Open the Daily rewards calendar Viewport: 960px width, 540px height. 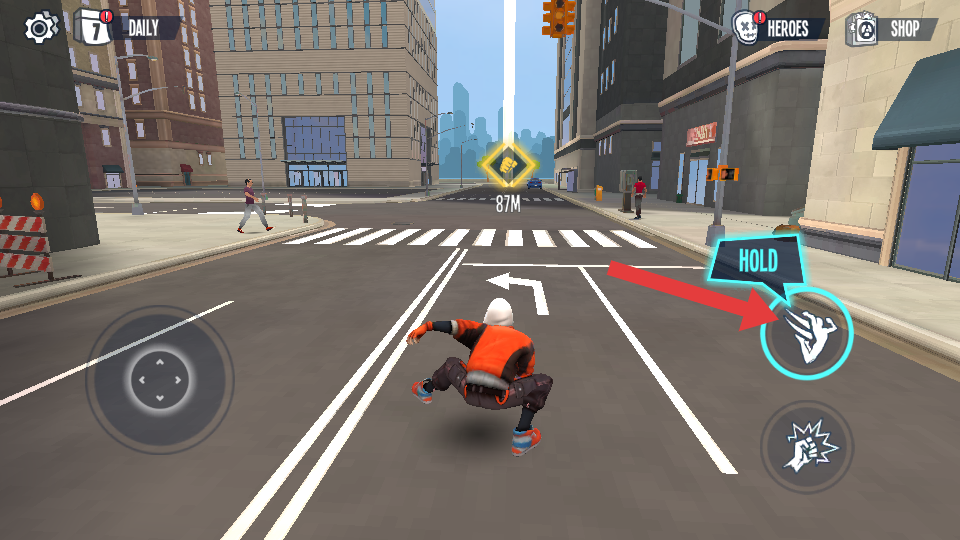tap(128, 27)
